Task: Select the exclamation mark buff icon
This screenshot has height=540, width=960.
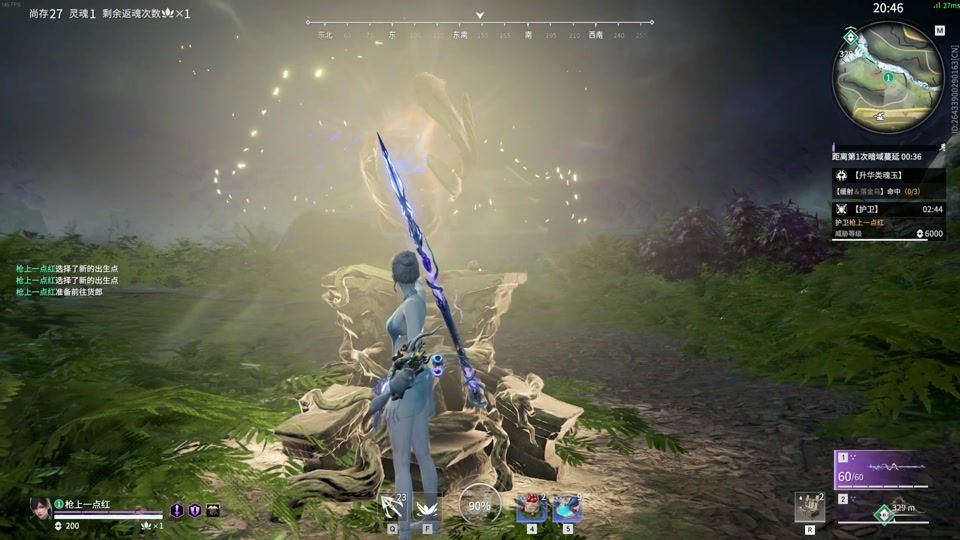Action: 177,510
